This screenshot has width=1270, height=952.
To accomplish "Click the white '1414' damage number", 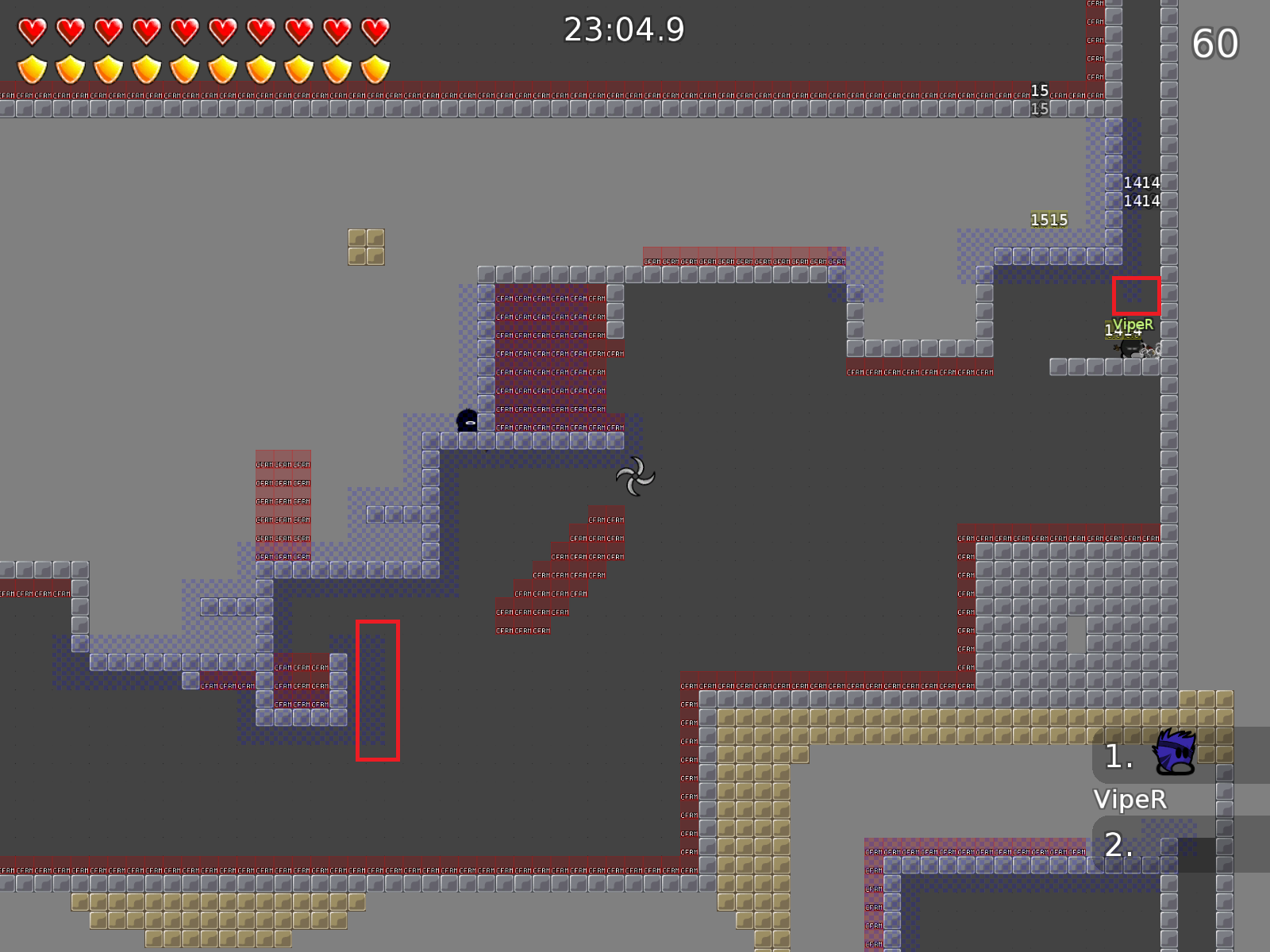I will [x=1141, y=182].
